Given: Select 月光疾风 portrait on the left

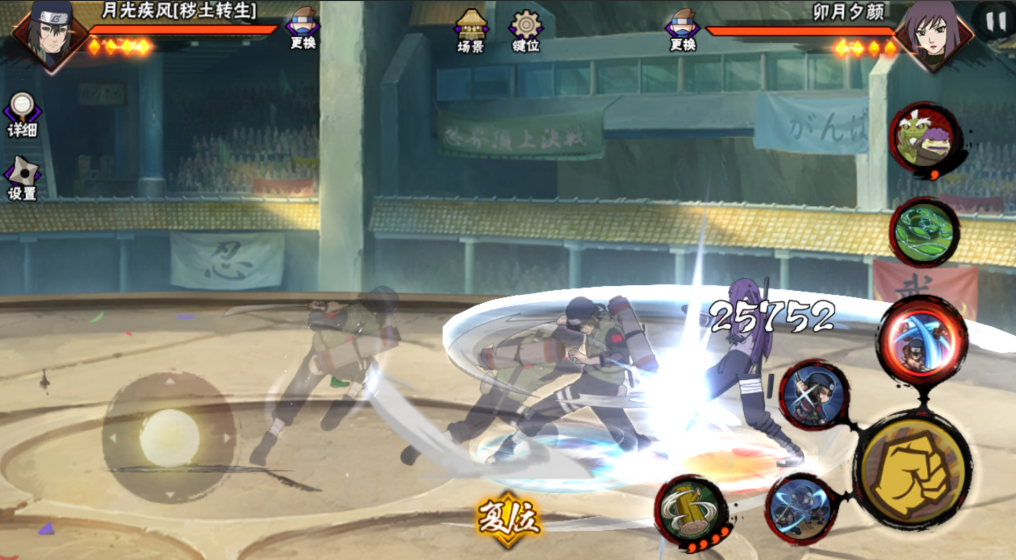Looking at the screenshot, I should pos(46,35).
